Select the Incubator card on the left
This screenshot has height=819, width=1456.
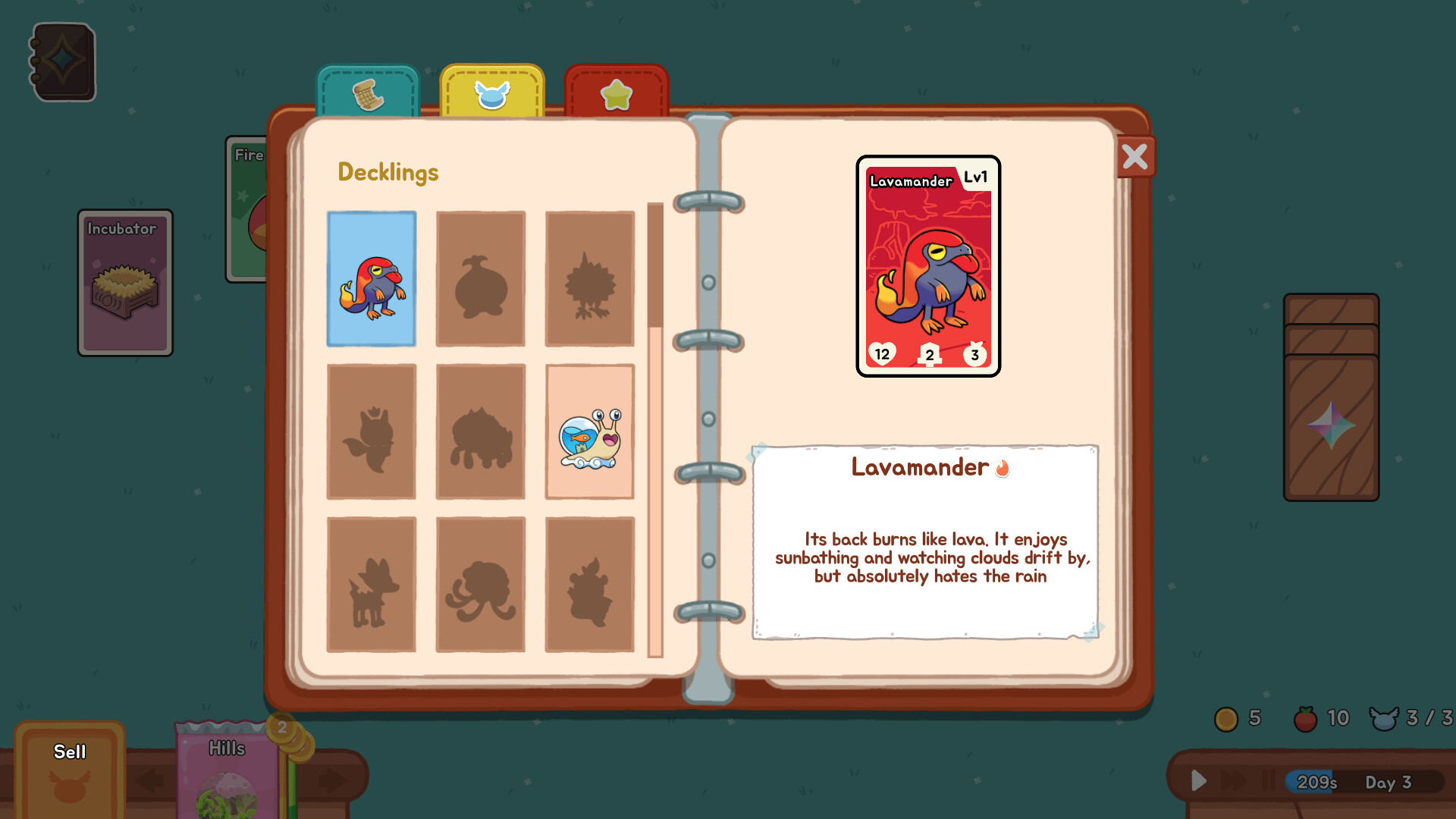tap(124, 284)
